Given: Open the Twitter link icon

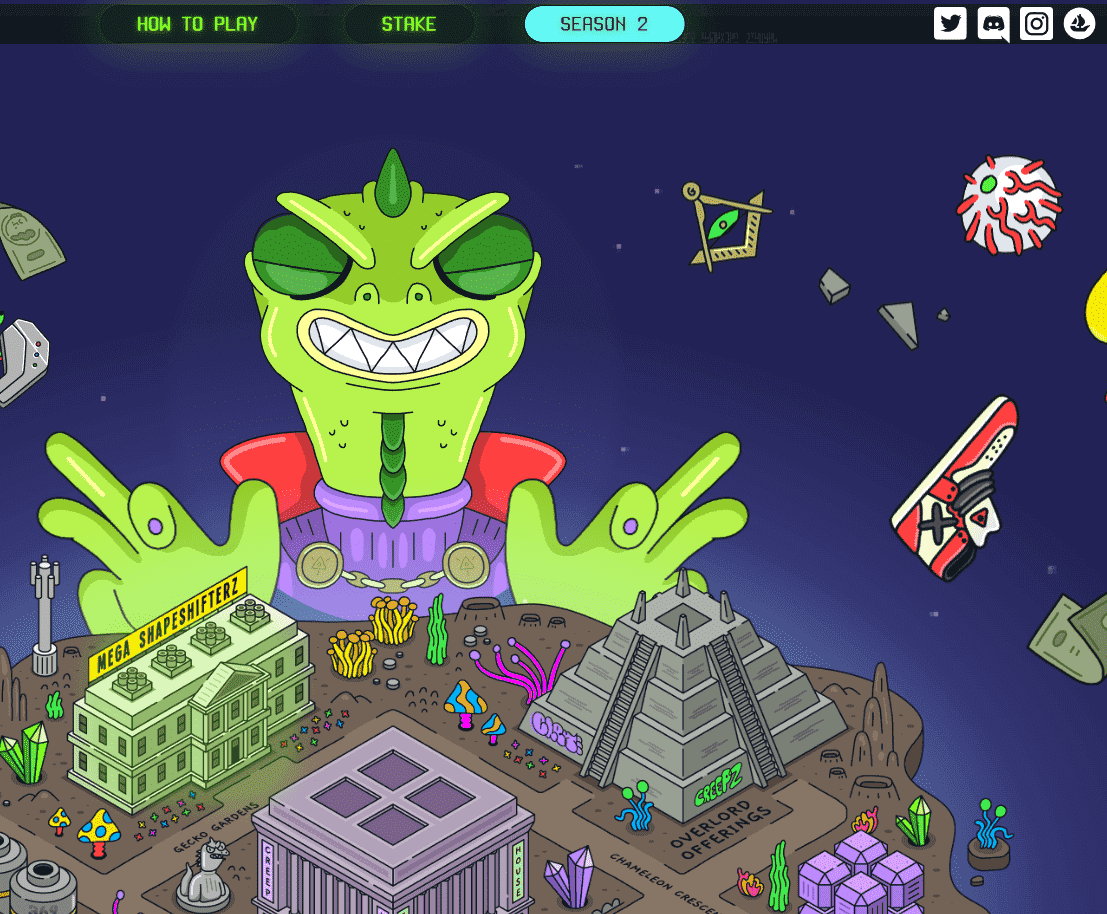Looking at the screenshot, I should tap(950, 23).
